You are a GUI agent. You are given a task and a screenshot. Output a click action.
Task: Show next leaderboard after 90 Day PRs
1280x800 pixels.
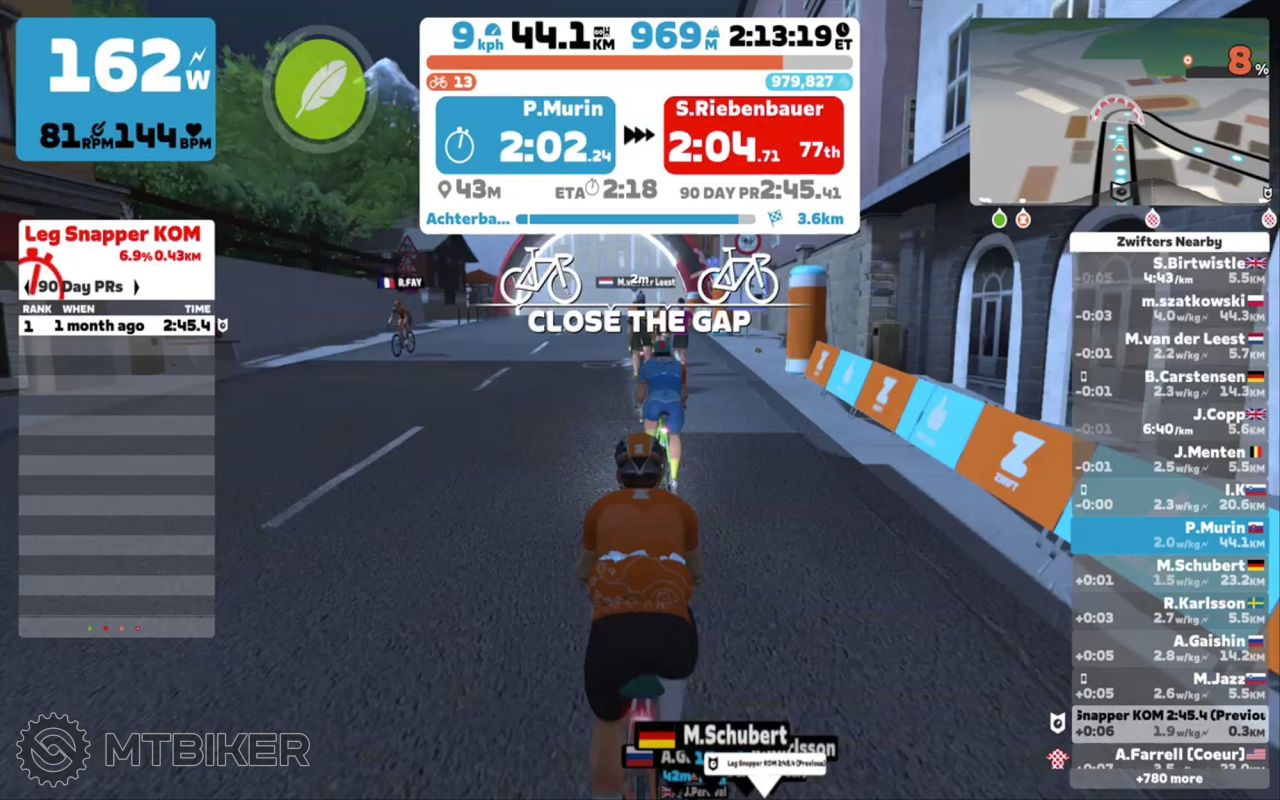pyautogui.click(x=136, y=287)
